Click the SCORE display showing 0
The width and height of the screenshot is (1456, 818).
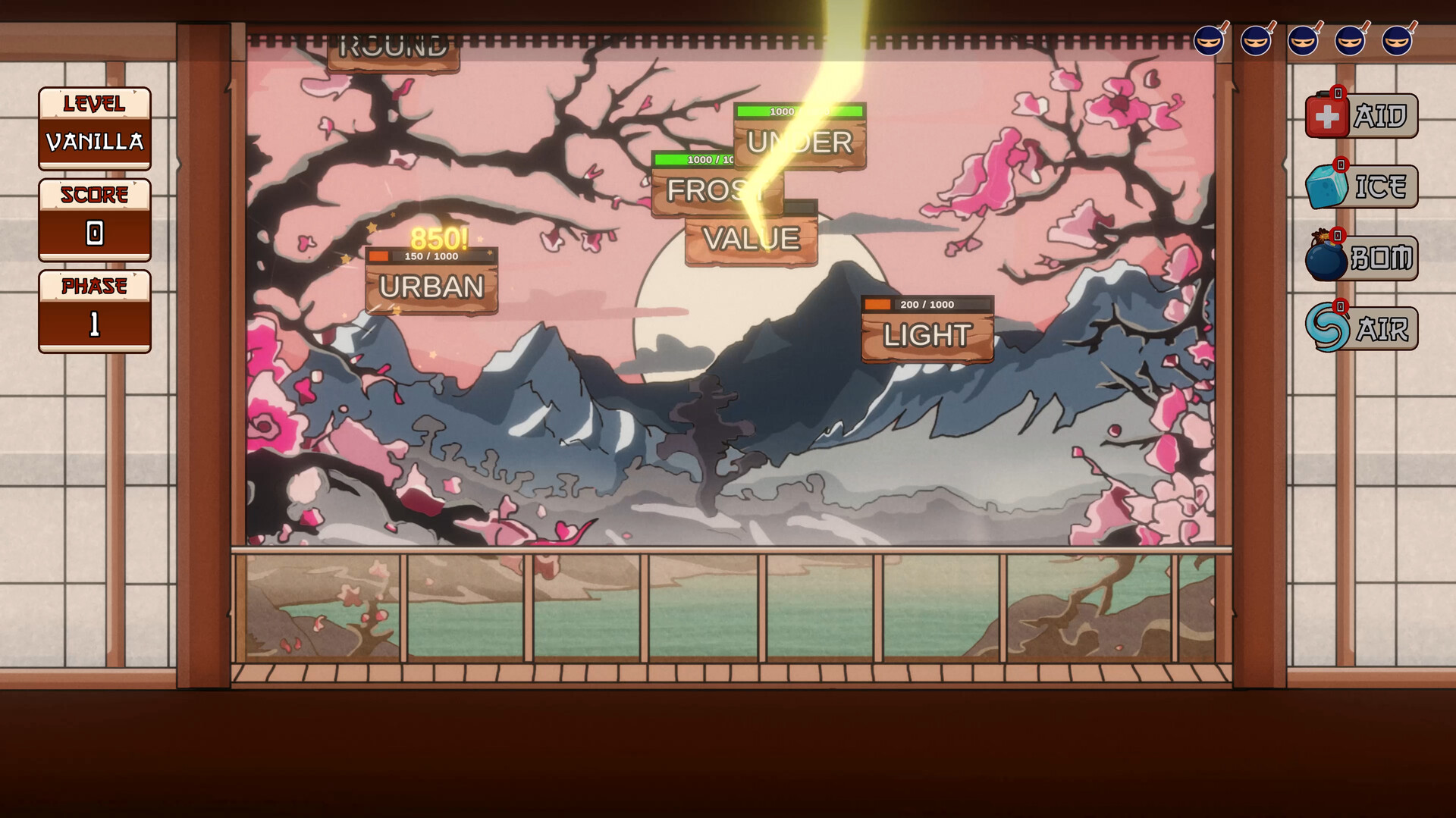click(94, 234)
